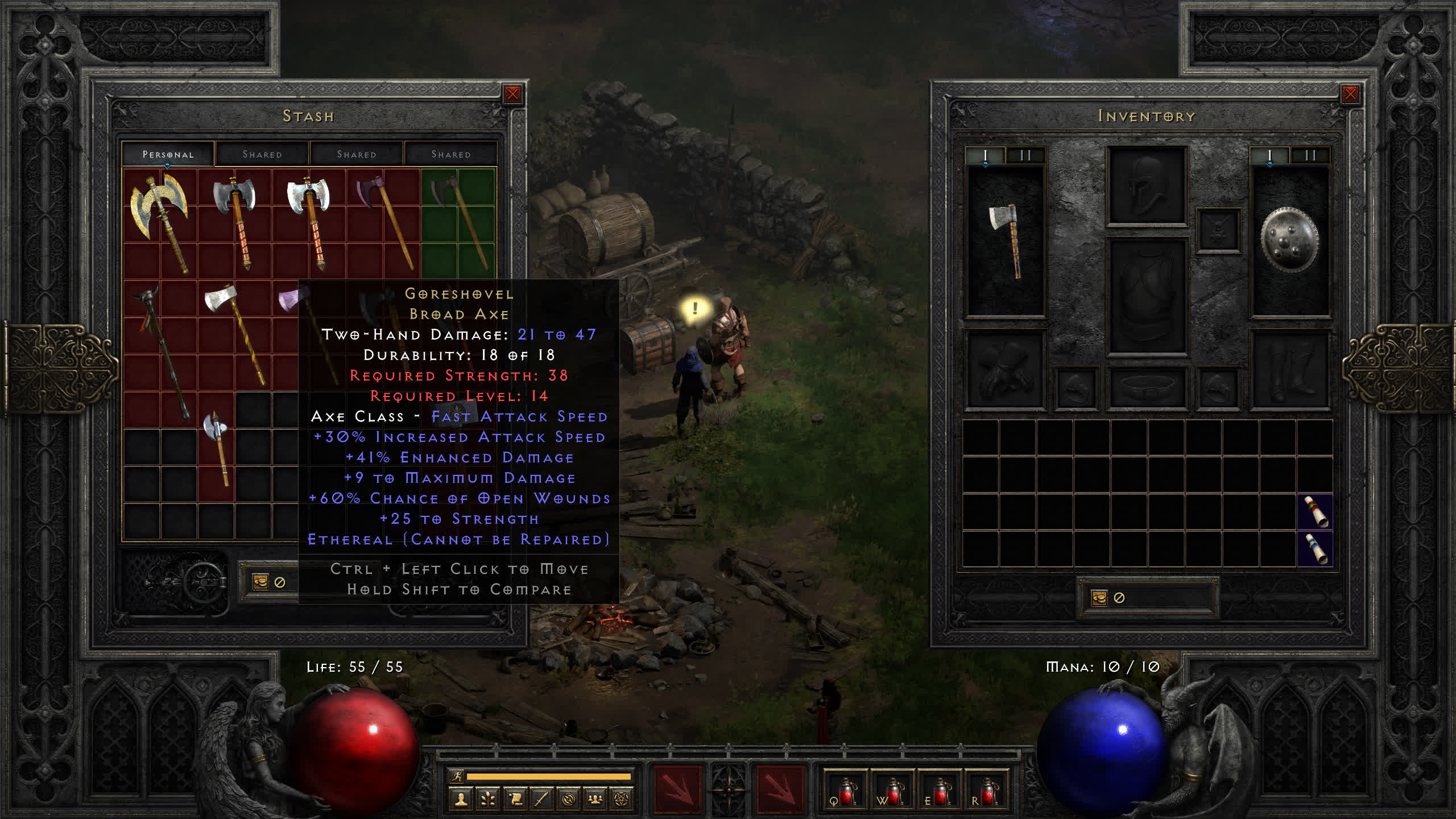Screen dimensions: 1456x819
Task: Use the red-ribbon scroll in inventory
Action: click(x=1315, y=512)
